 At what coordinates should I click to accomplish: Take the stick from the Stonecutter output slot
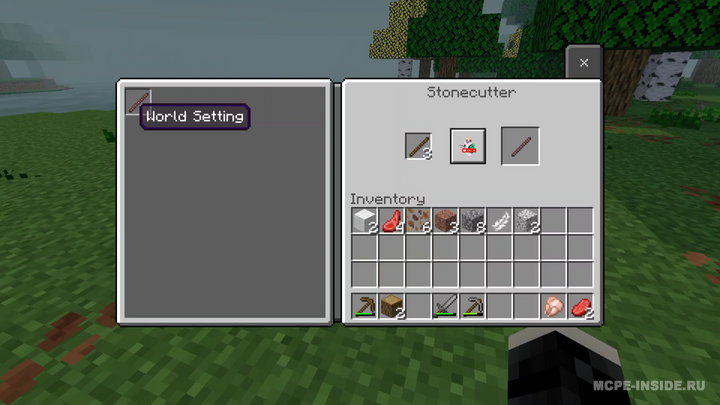tap(520, 146)
